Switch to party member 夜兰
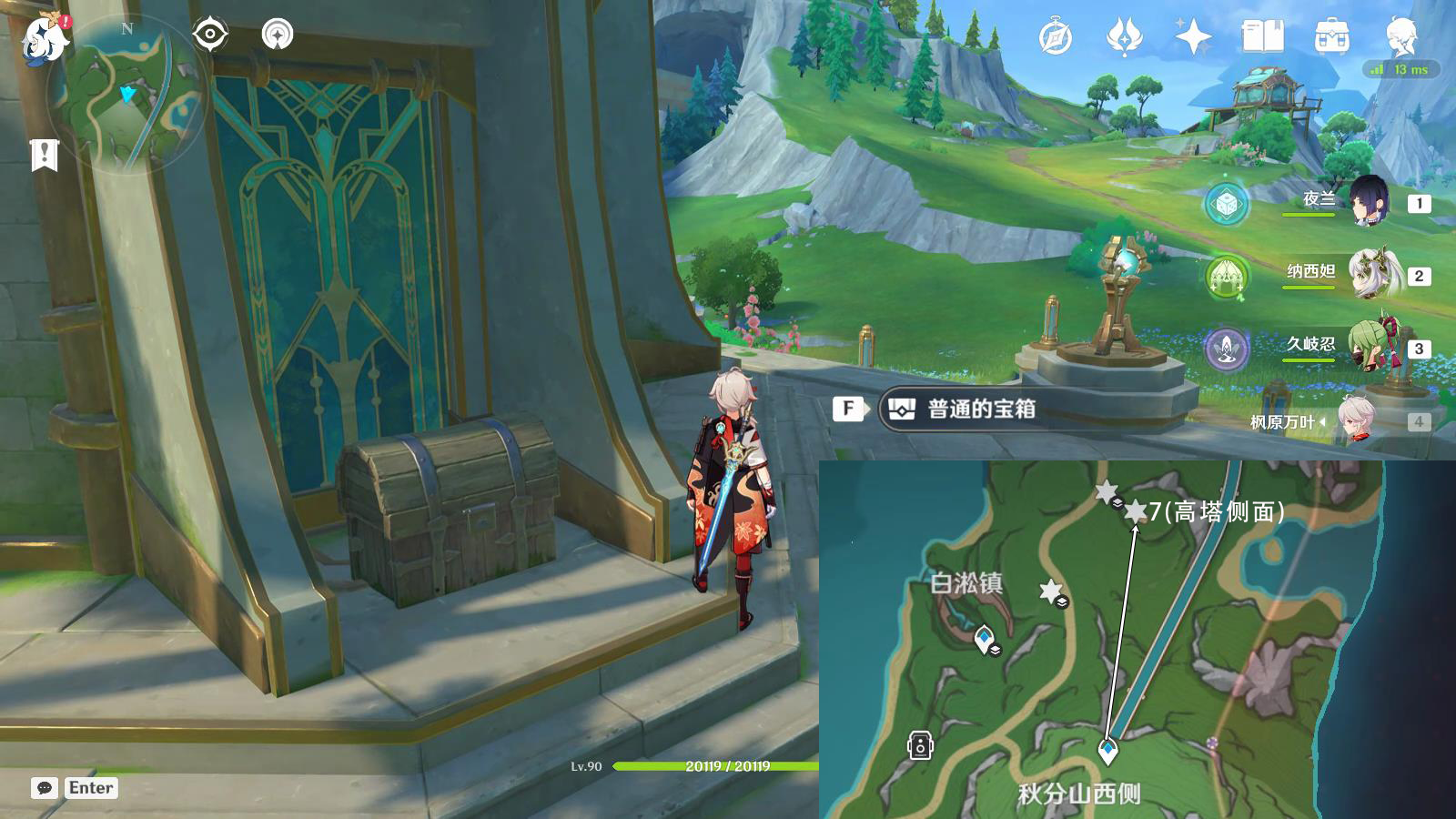Screen dimensions: 1456x819 [1368, 201]
